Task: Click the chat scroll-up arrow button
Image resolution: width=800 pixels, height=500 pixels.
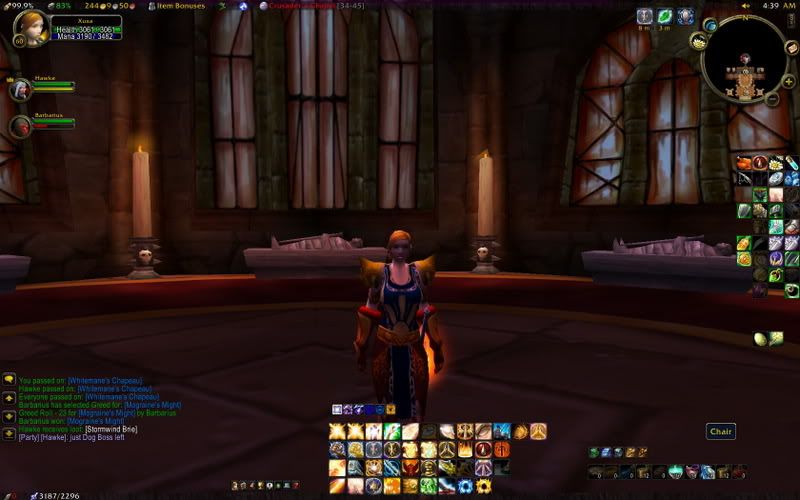Action: pyautogui.click(x=9, y=397)
